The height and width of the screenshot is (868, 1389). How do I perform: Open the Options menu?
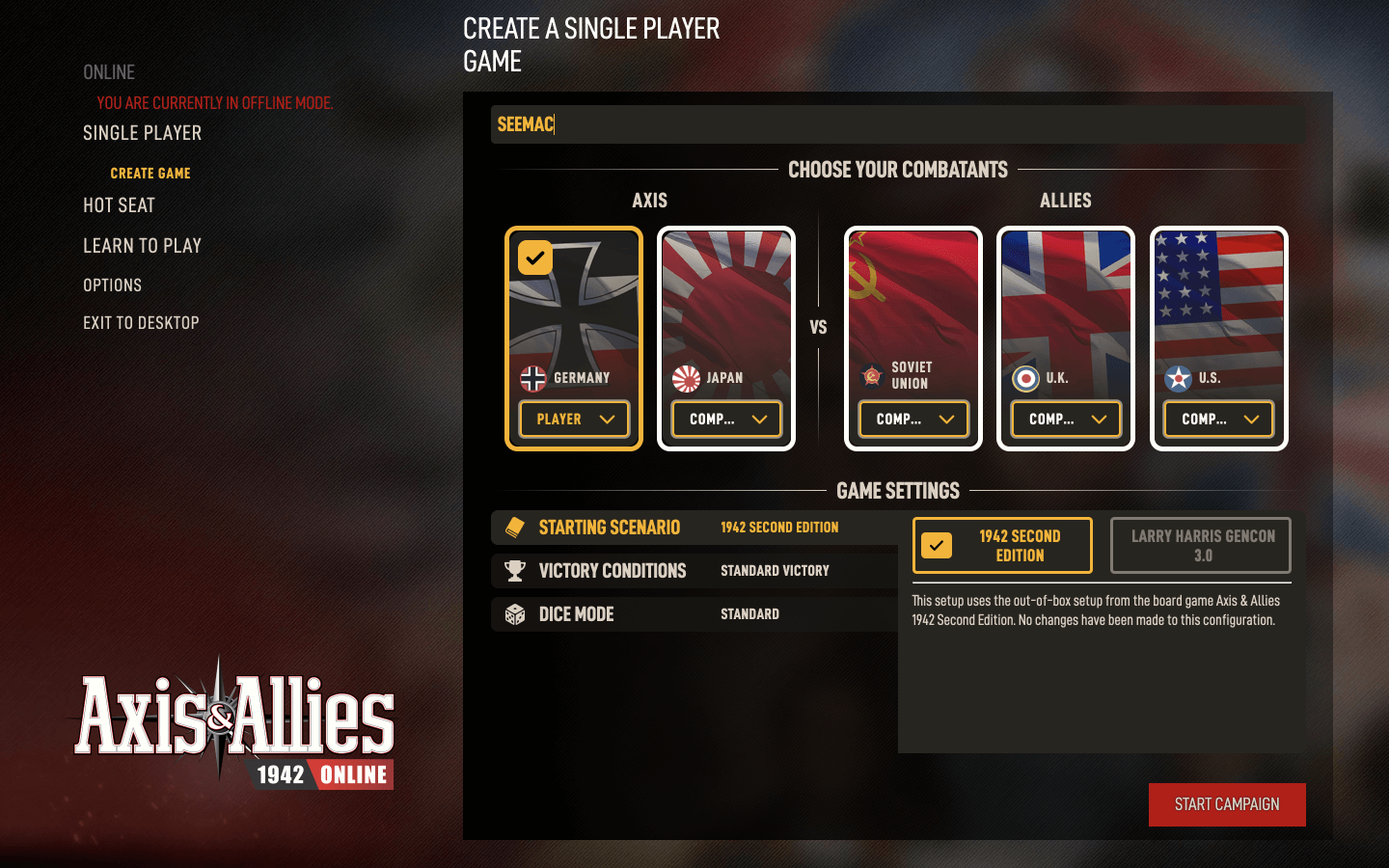[112, 285]
